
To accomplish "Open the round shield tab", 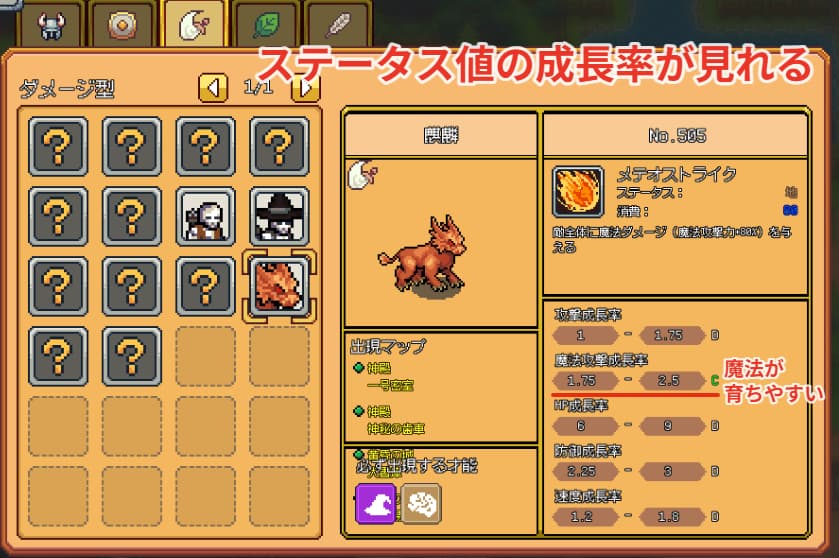I will 122,24.
